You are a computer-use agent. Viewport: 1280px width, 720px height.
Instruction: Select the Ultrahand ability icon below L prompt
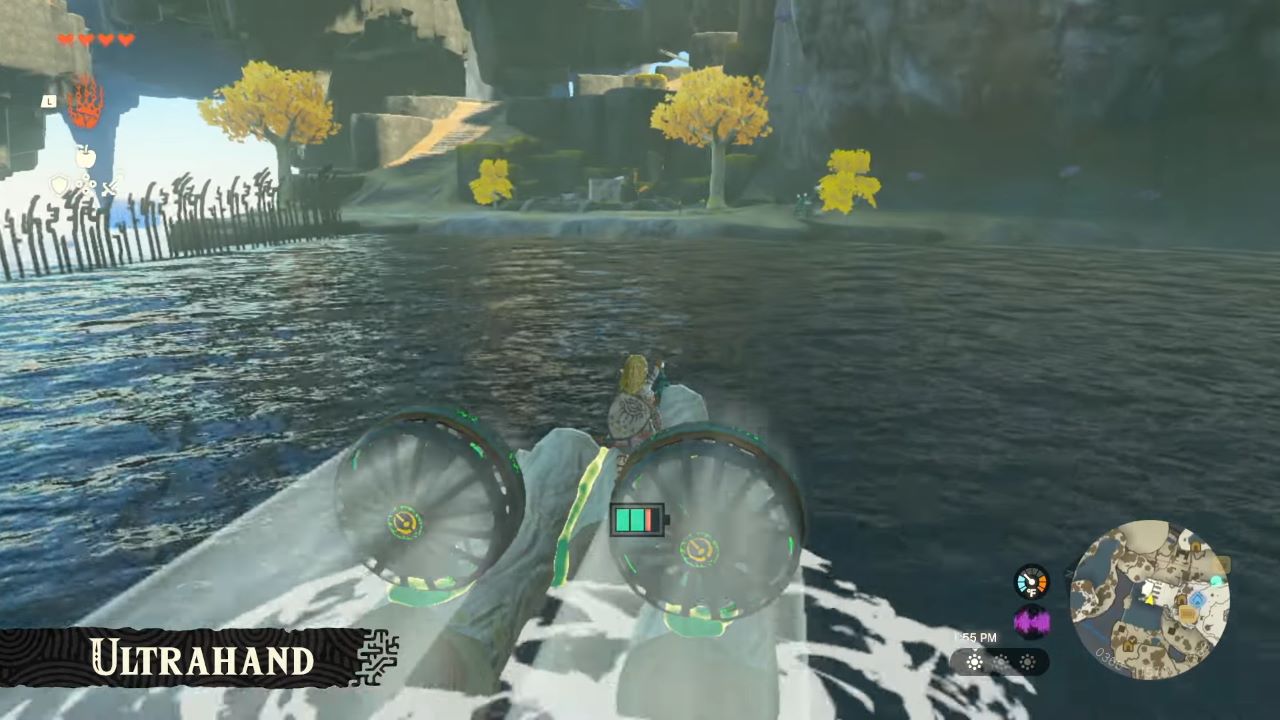[86, 101]
